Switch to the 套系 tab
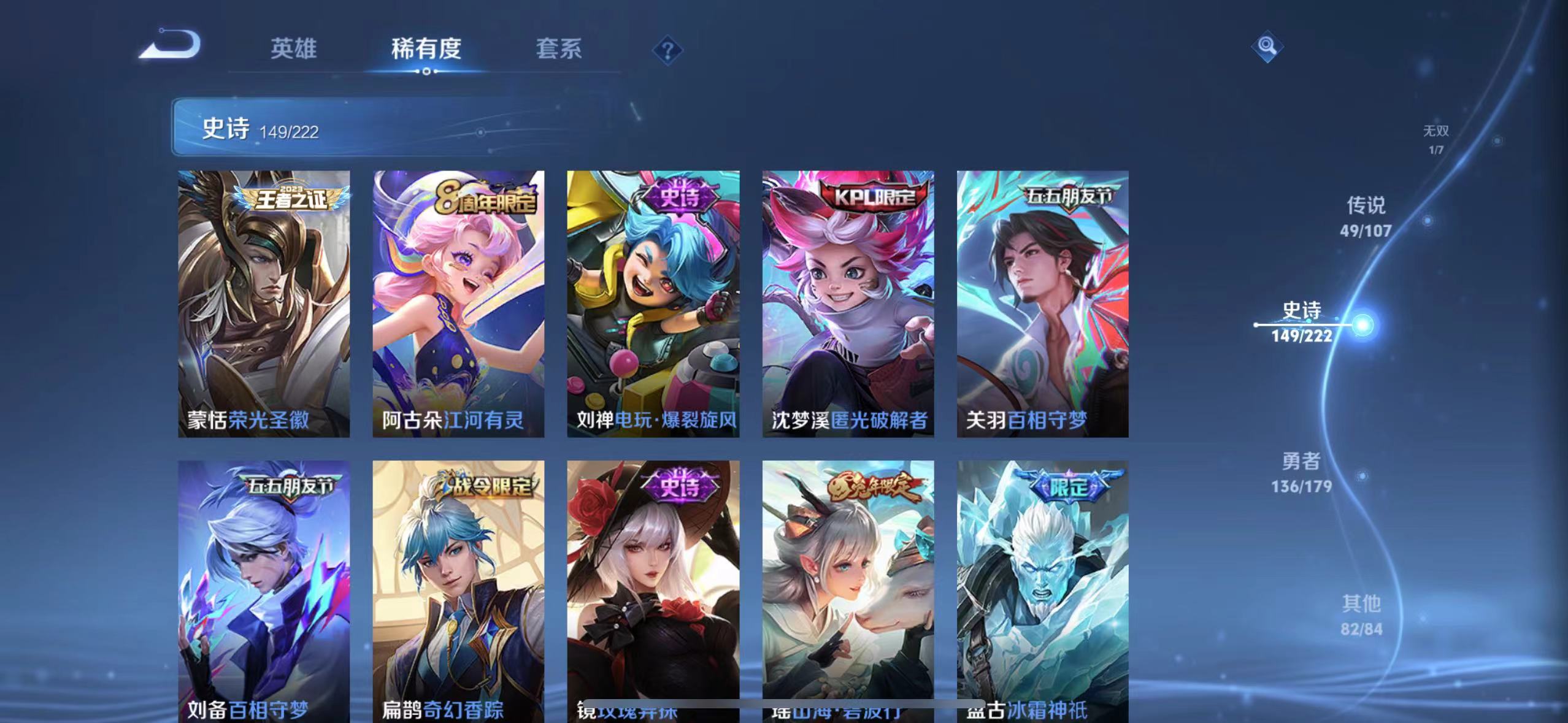The height and width of the screenshot is (723, 1568). pos(559,50)
